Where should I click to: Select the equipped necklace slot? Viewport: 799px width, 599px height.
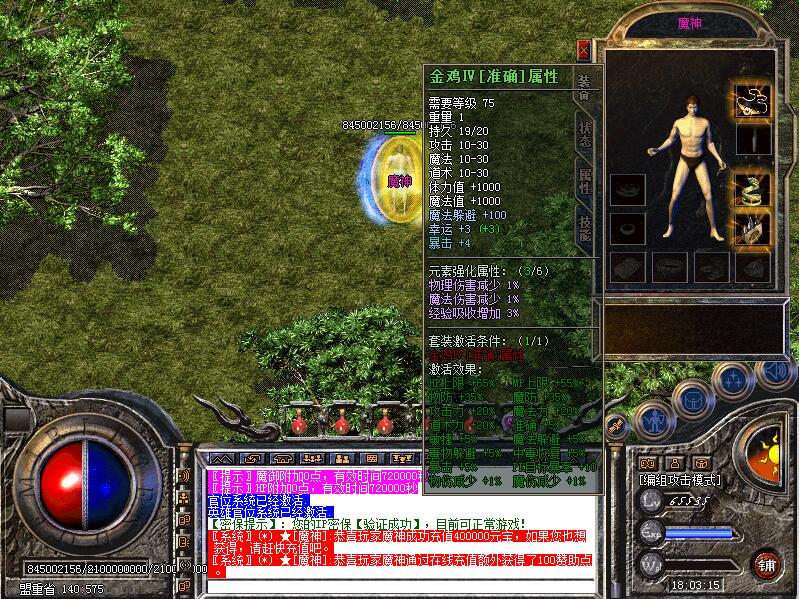tap(753, 100)
